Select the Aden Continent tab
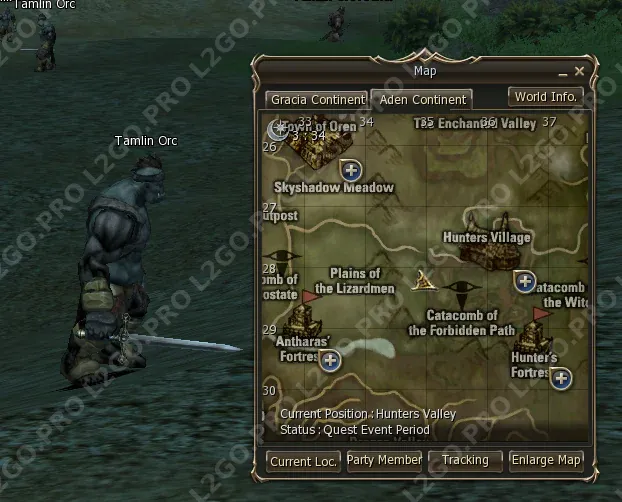The width and height of the screenshot is (622, 502). point(421,99)
